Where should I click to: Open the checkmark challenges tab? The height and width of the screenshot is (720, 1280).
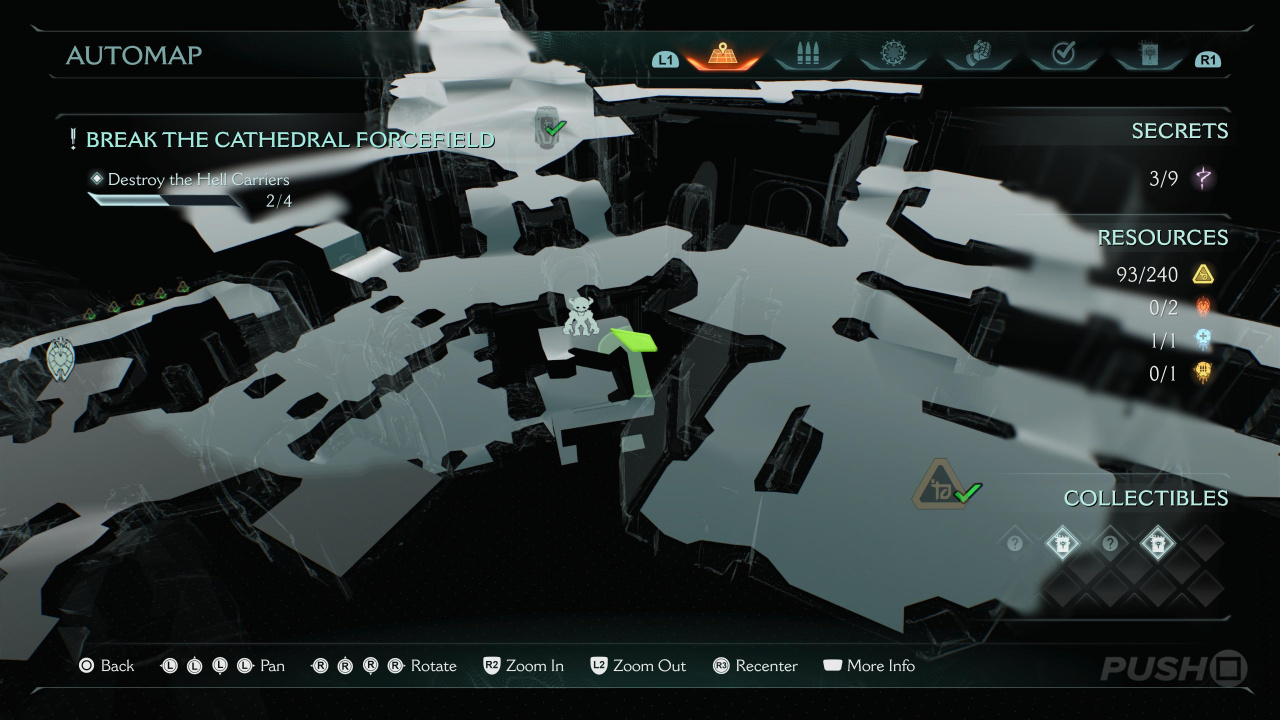click(x=1063, y=55)
